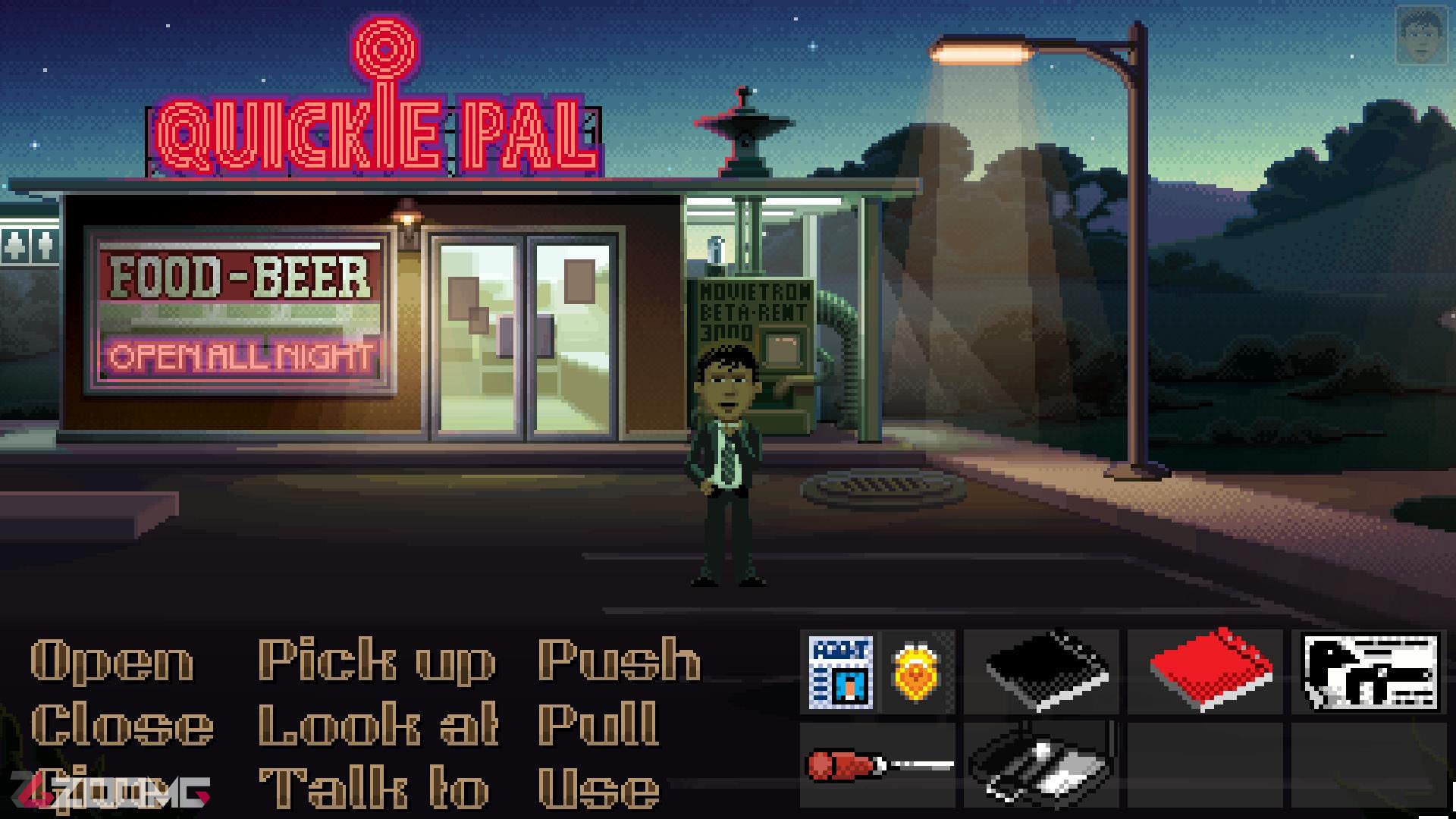Activate the Talk to verb

point(374,789)
